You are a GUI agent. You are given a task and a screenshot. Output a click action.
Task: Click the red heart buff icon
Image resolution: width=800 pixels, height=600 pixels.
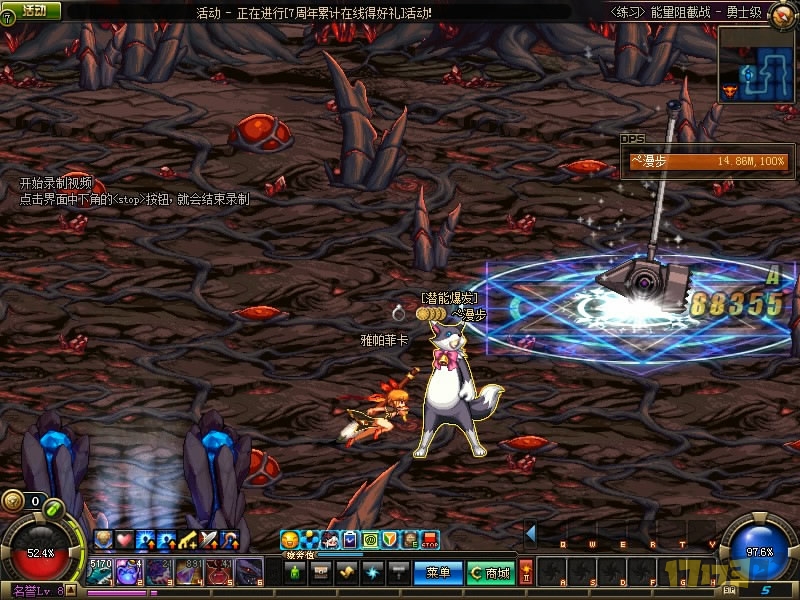pos(125,540)
